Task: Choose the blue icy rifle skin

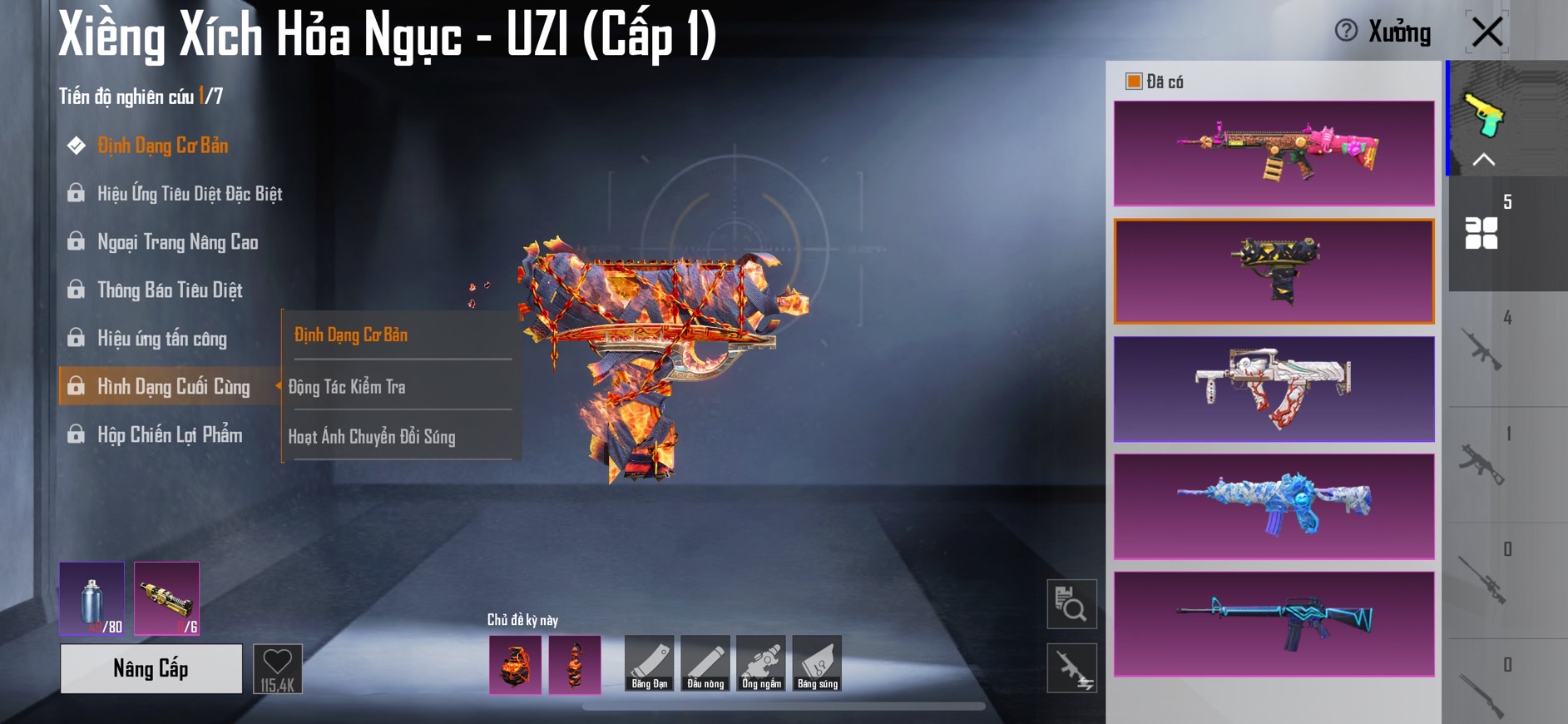Action: point(1274,506)
